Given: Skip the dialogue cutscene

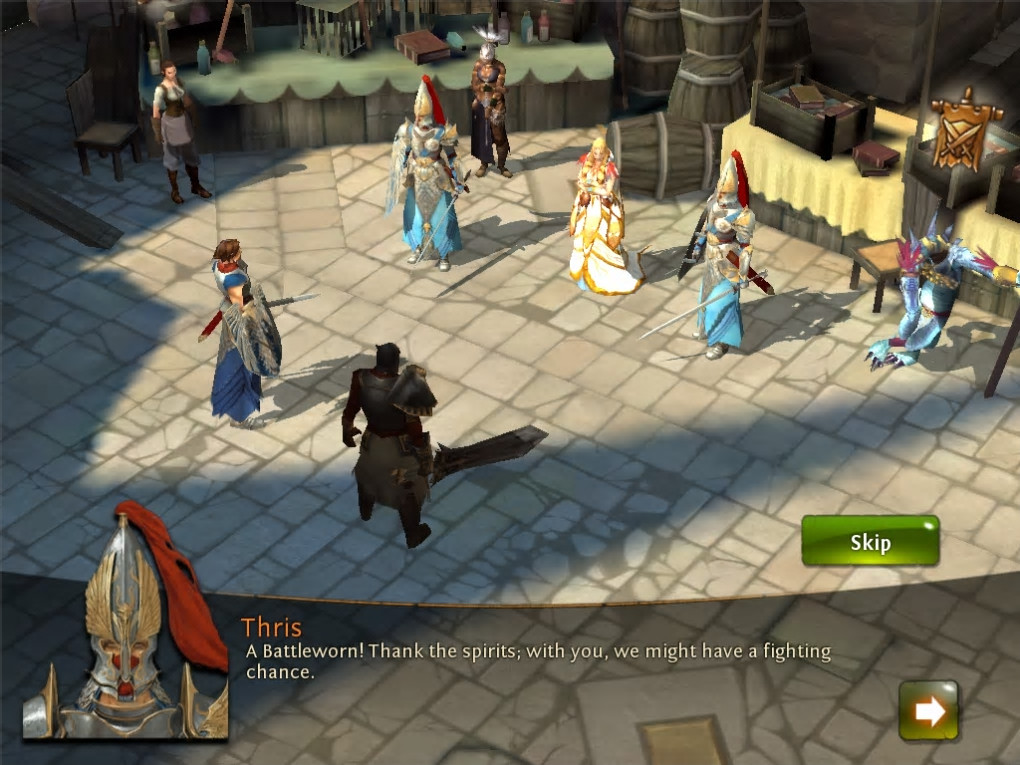Looking at the screenshot, I should (870, 542).
